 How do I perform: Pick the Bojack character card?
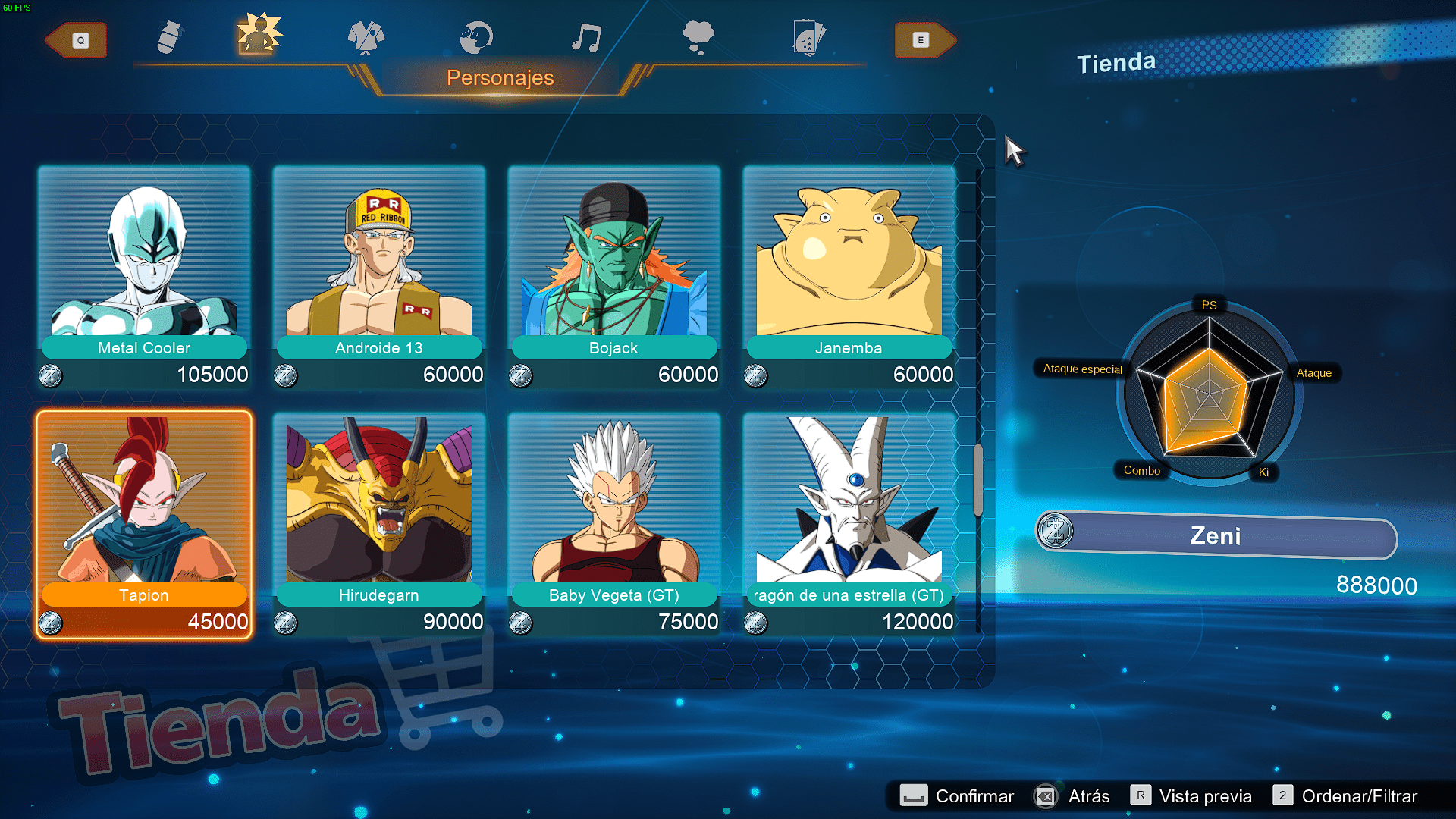[614, 277]
